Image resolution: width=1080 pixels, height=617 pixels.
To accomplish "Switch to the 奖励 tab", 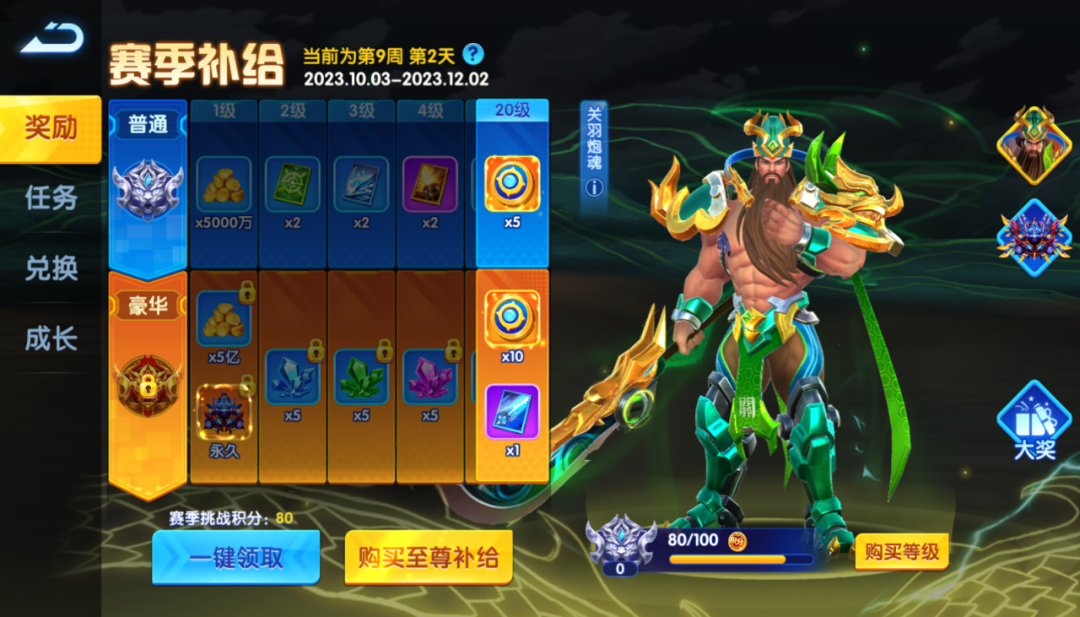I will [x=50, y=128].
